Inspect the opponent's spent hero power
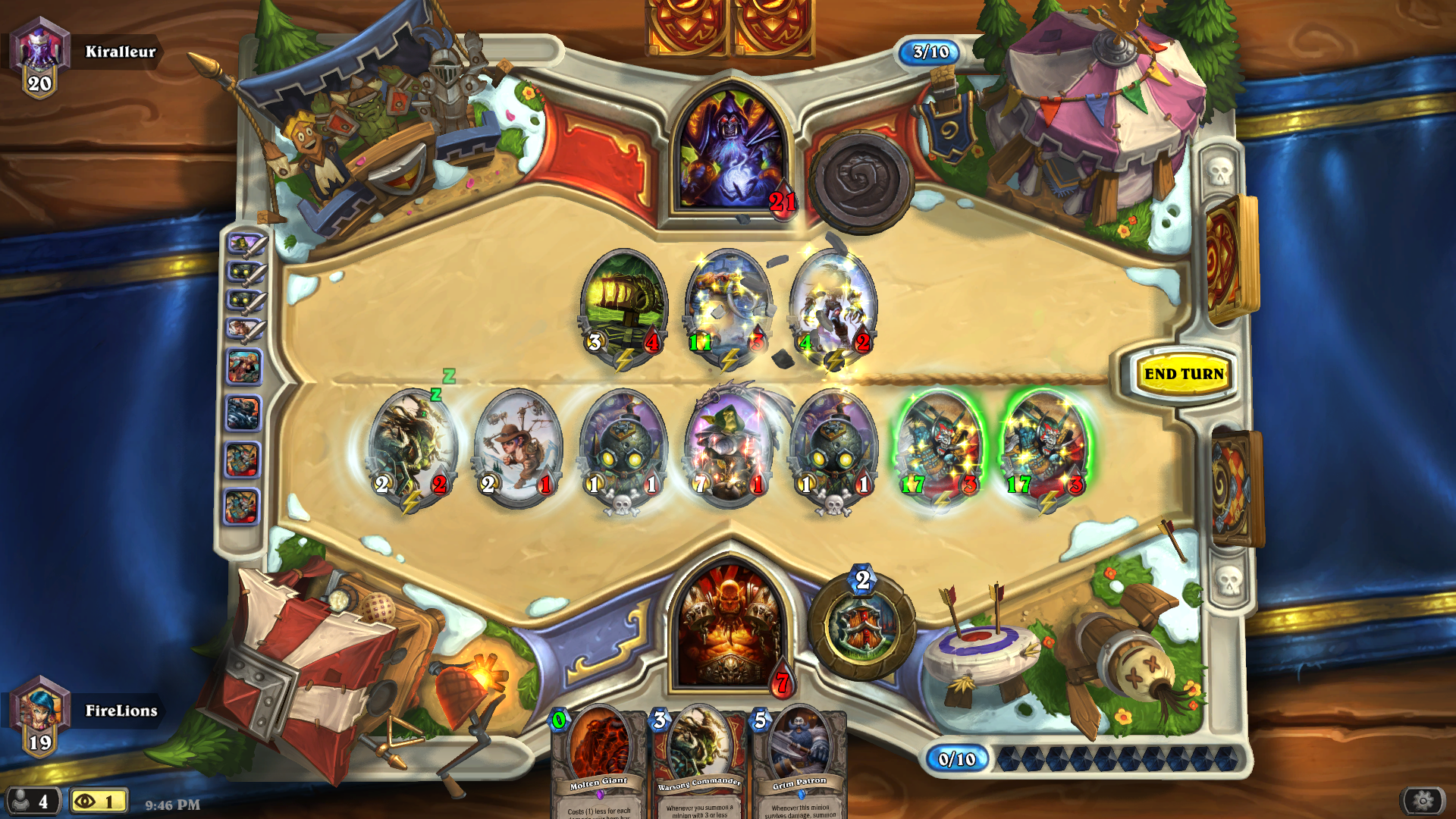1456x819 pixels. 861,182
